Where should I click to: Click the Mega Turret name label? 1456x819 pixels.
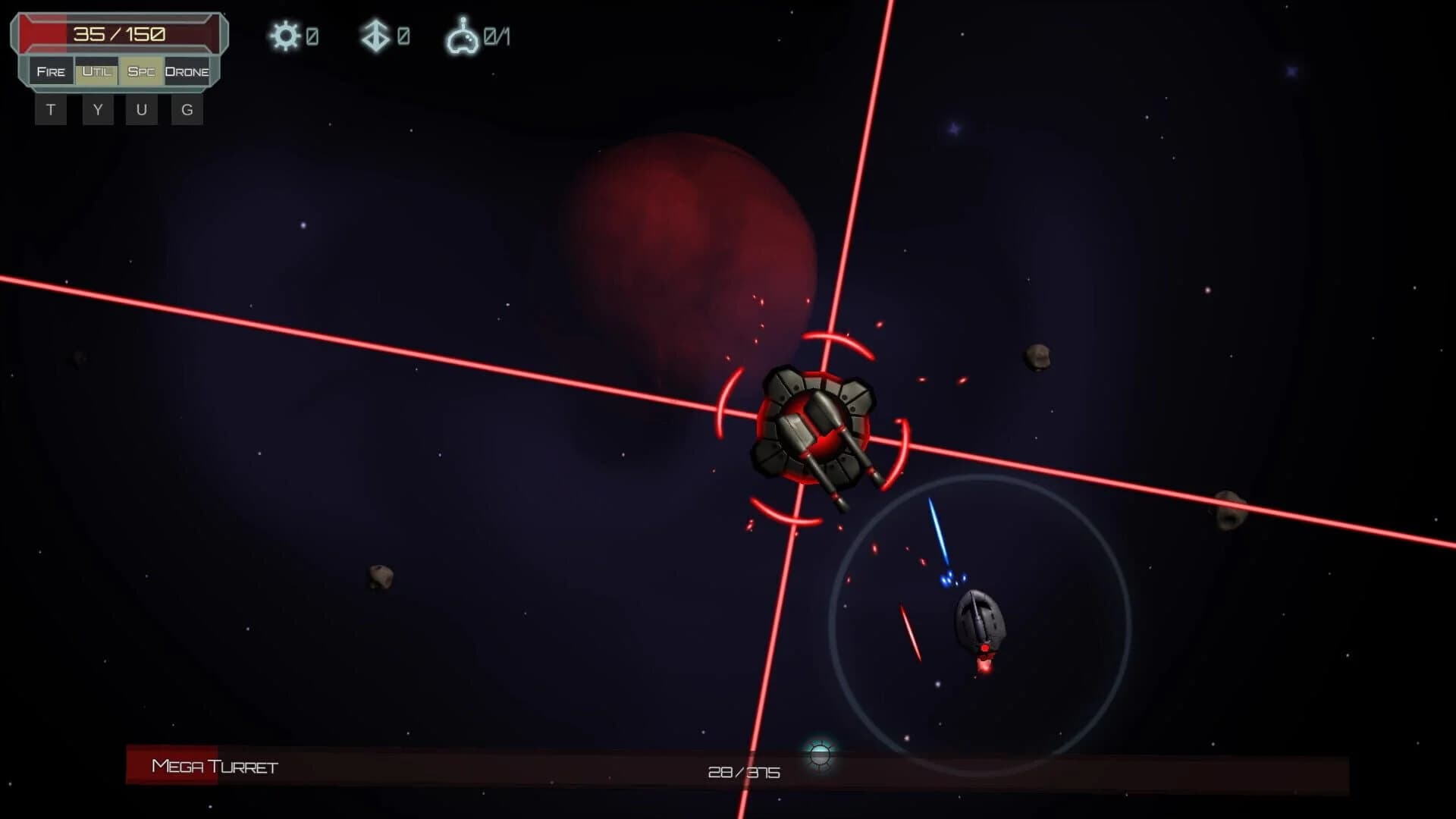coord(213,767)
